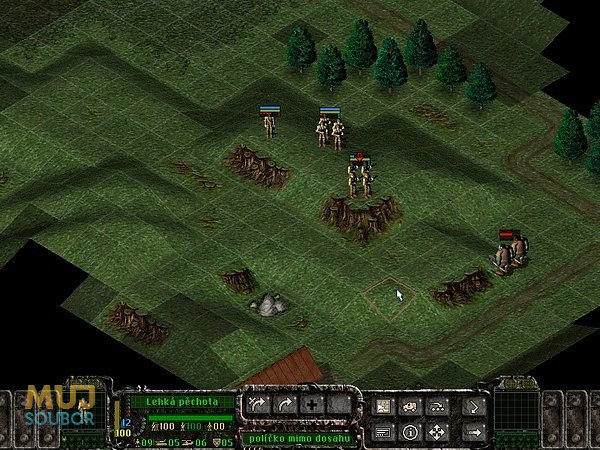This screenshot has width=600, height=450.
Task: Activate the plus-sign action button
Action: [x=311, y=405]
